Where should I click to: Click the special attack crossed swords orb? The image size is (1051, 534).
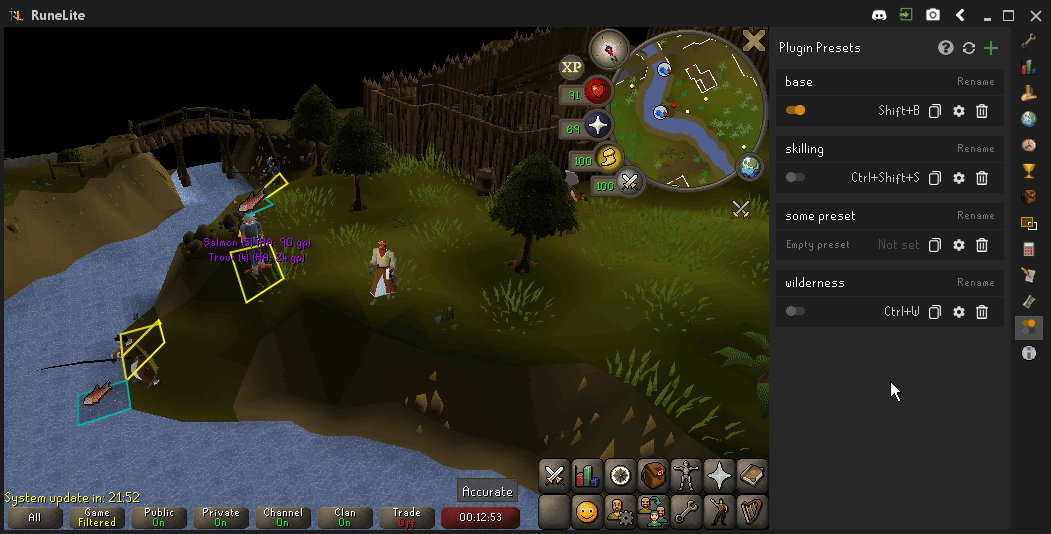pyautogui.click(x=630, y=183)
